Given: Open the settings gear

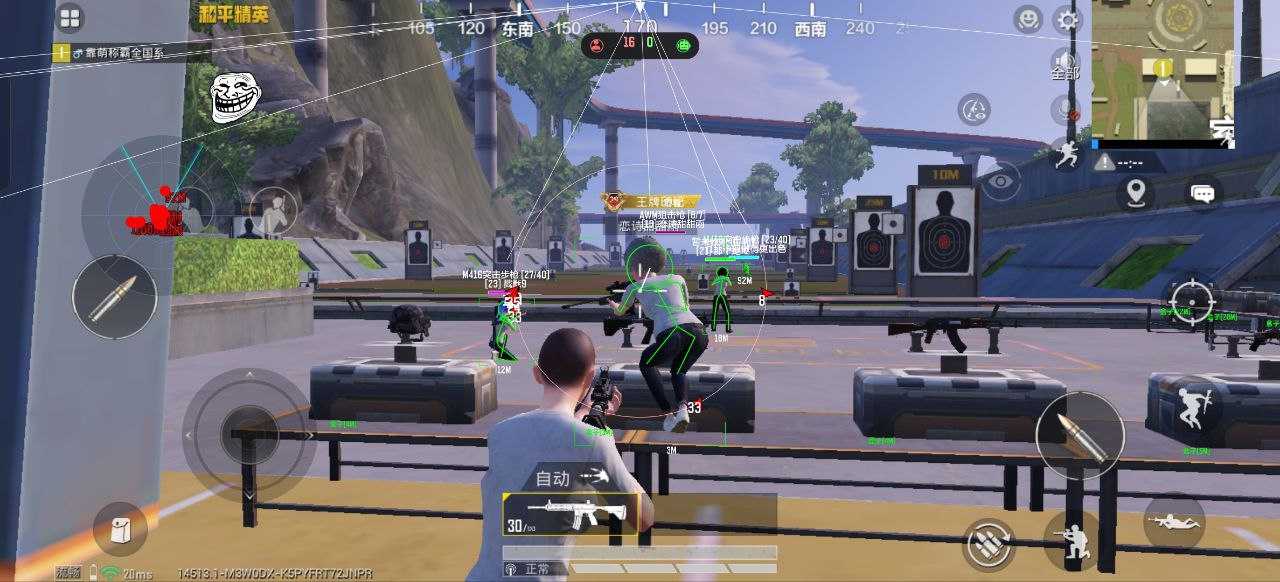Looking at the screenshot, I should pos(1068,20).
